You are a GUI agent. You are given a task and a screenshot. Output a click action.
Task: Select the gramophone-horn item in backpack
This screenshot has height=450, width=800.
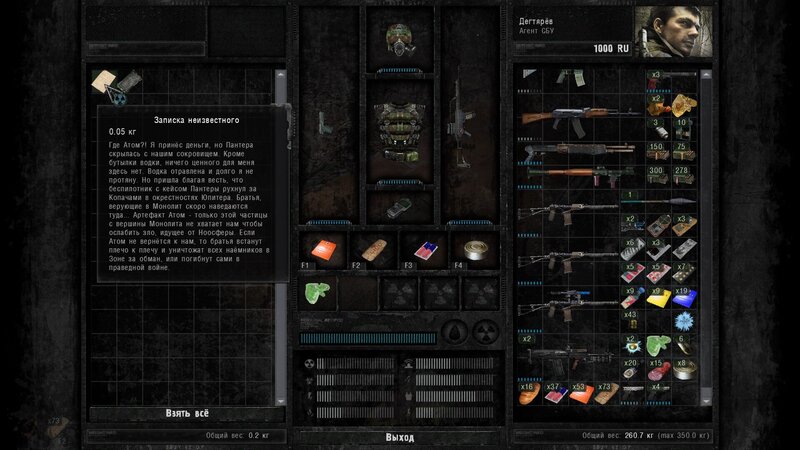(681, 102)
